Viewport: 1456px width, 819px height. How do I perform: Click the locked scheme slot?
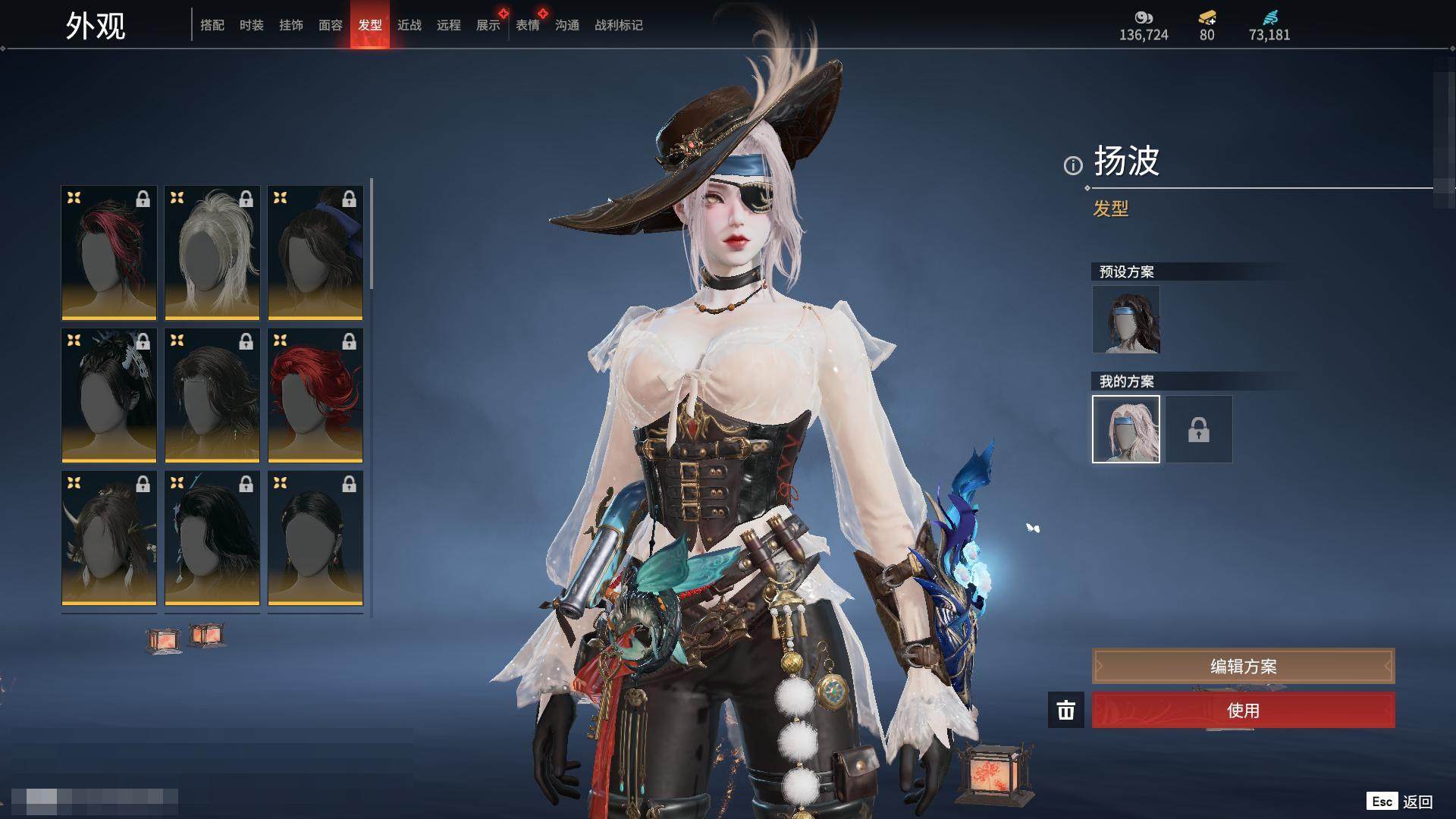click(1199, 429)
